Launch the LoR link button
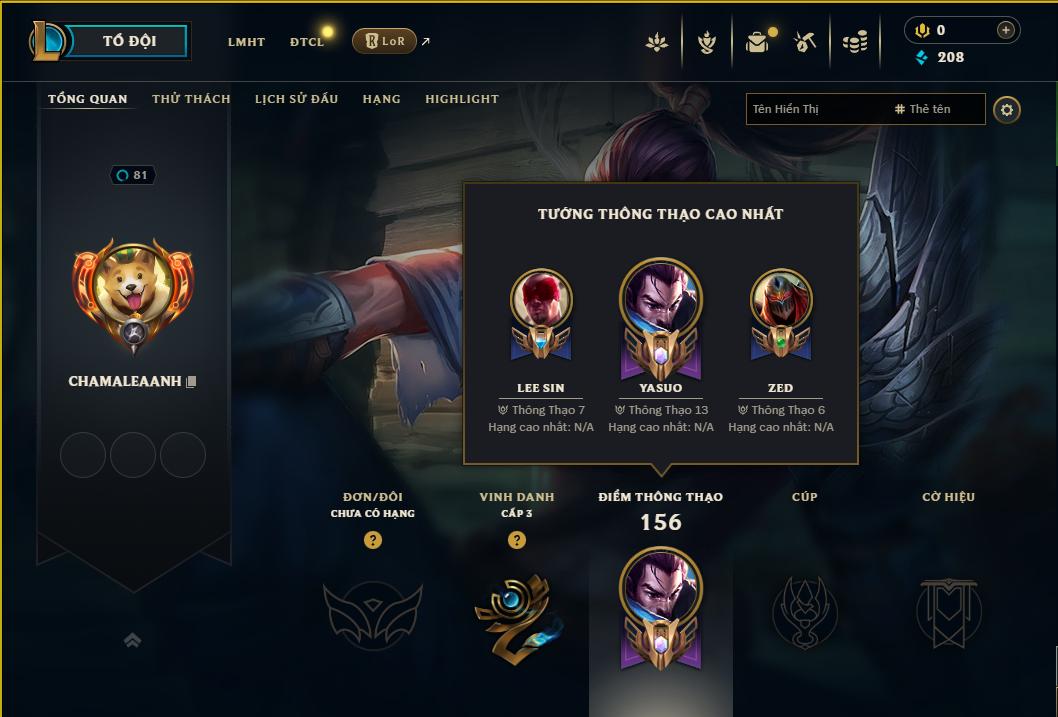The image size is (1058, 717). [384, 41]
